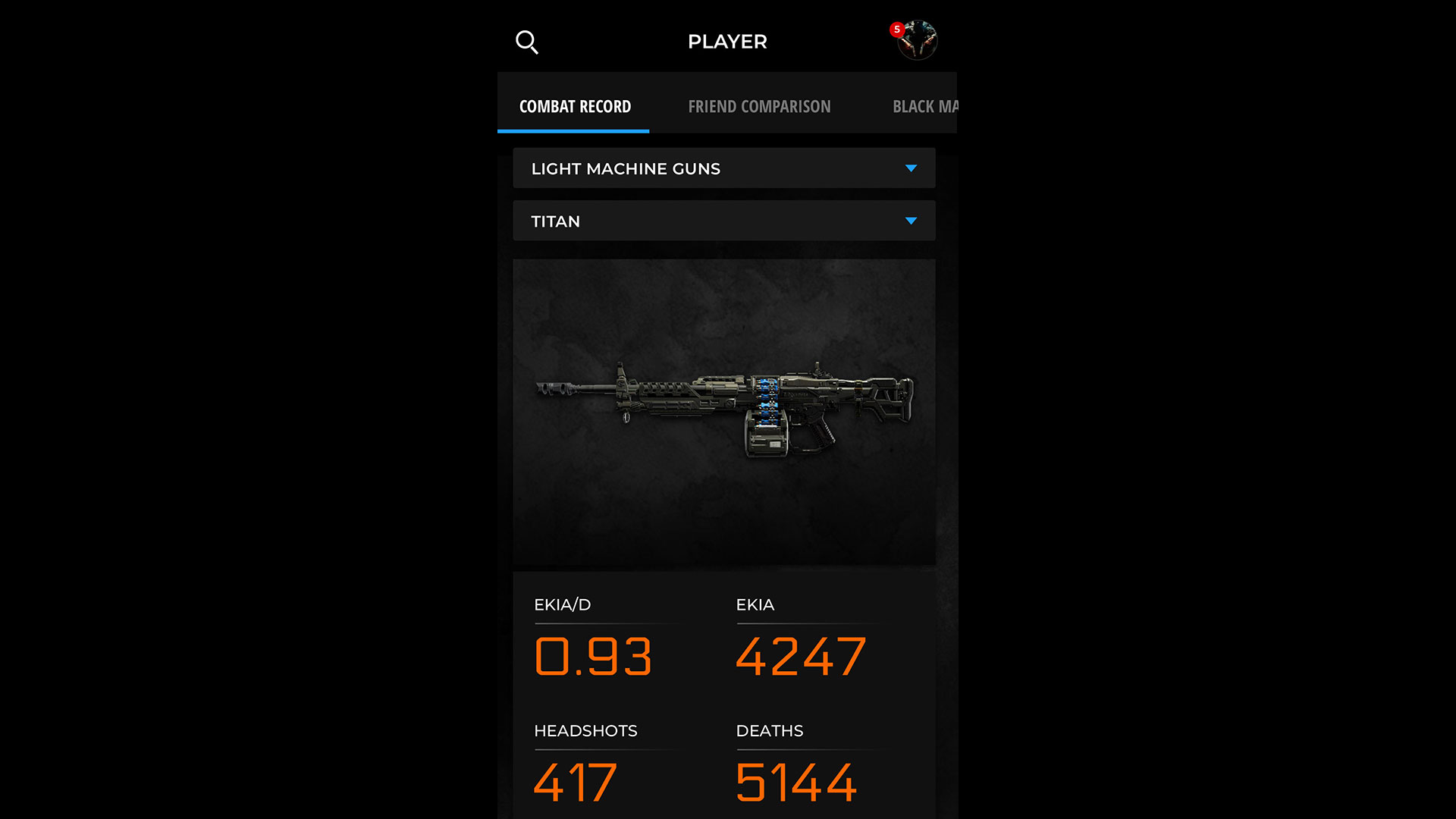Click the blue arrow beside TITAN
Image resolution: width=1456 pixels, height=819 pixels.
coord(912,221)
